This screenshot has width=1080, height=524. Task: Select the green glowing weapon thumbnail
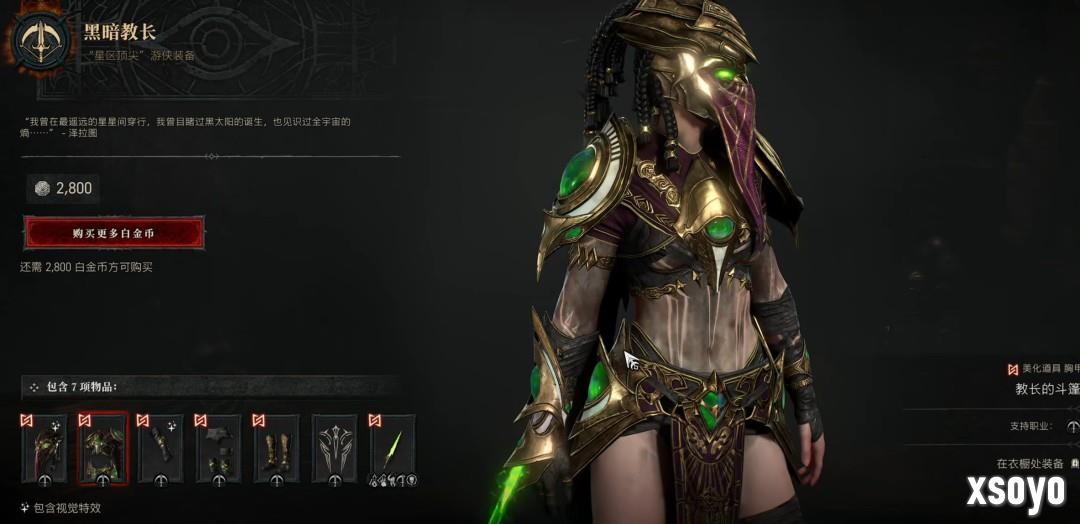coord(392,449)
